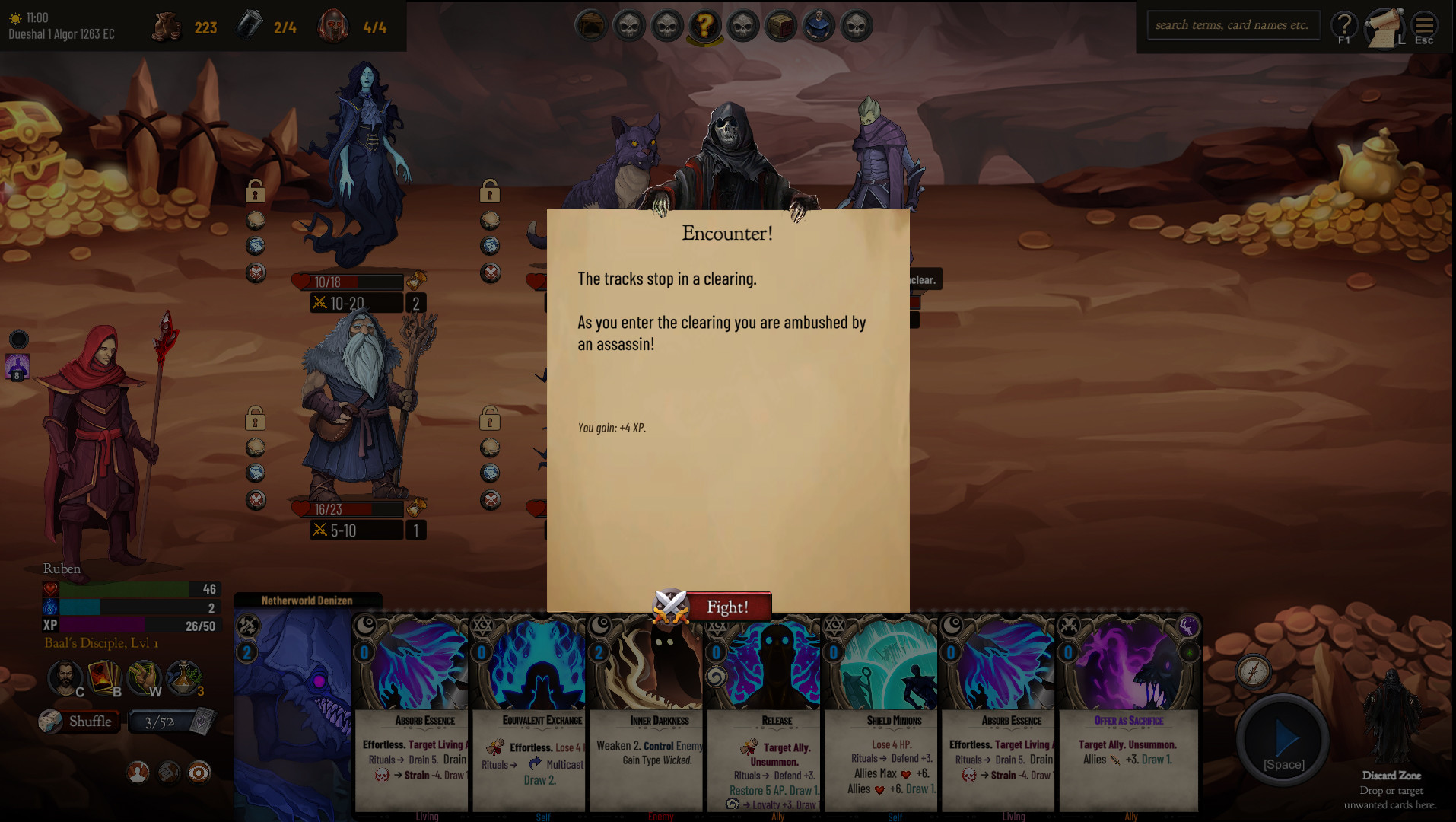Viewport: 1456px width, 822px height.
Task: Toggle the orange eye icon below Shuffle
Action: pyautogui.click(x=199, y=773)
